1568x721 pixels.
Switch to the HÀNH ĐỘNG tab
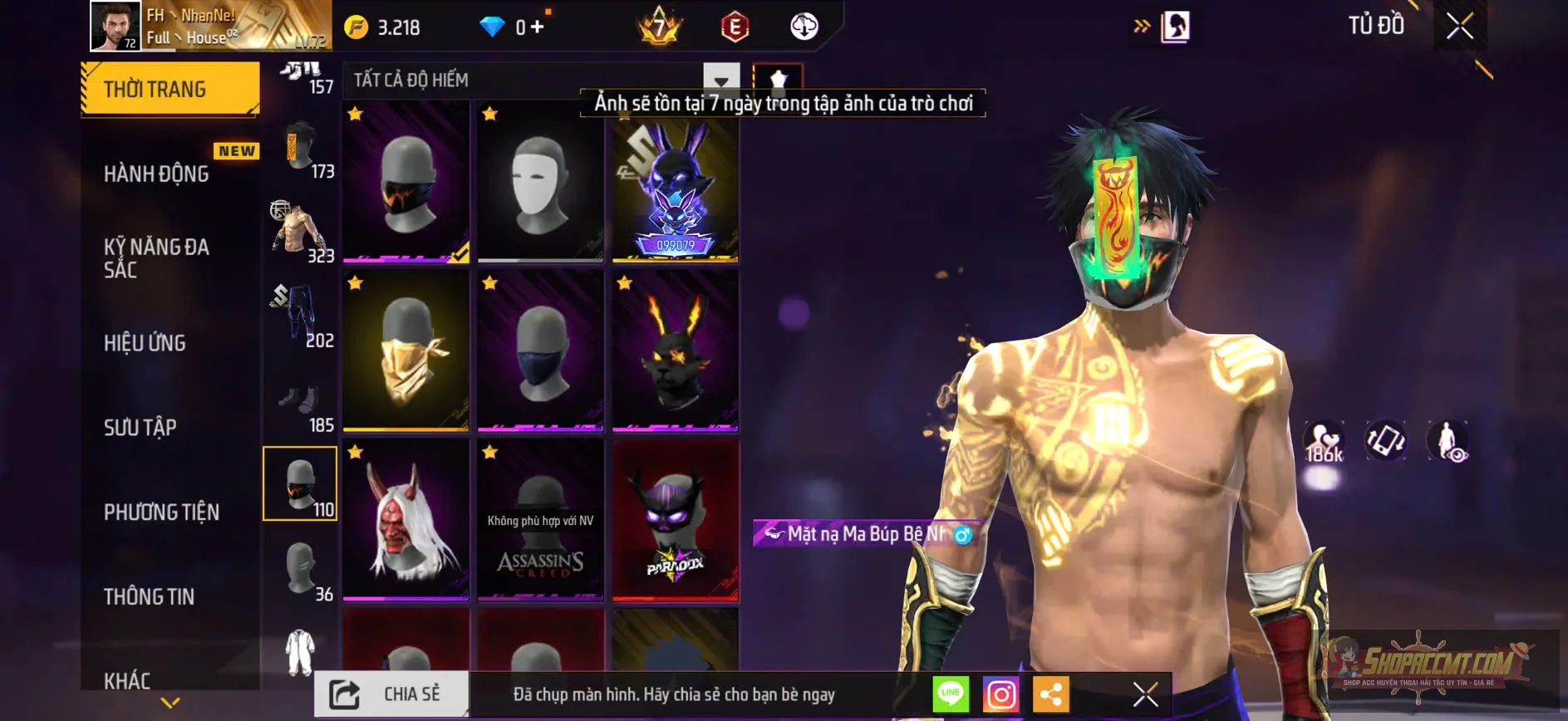[155, 174]
